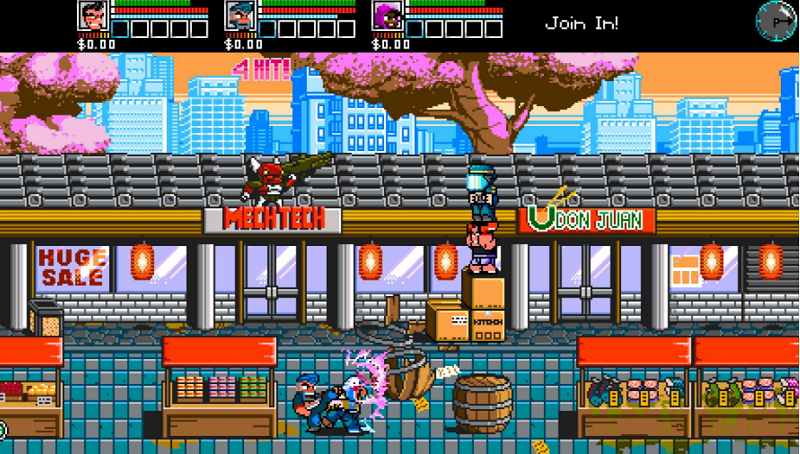Viewport: 800px width, 454px height.
Task: Join in as the fourth player
Action: point(581,22)
